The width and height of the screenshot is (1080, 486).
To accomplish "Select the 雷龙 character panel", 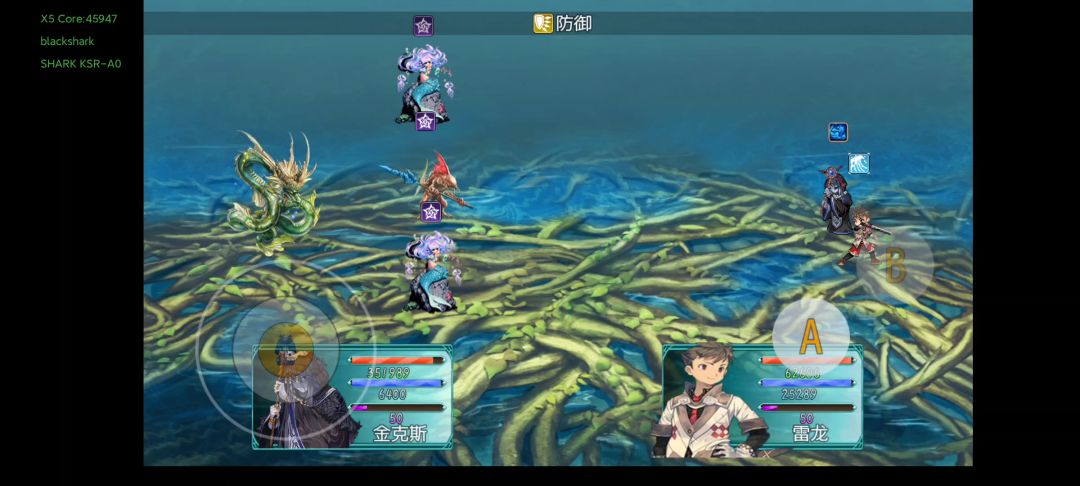I will [762, 398].
